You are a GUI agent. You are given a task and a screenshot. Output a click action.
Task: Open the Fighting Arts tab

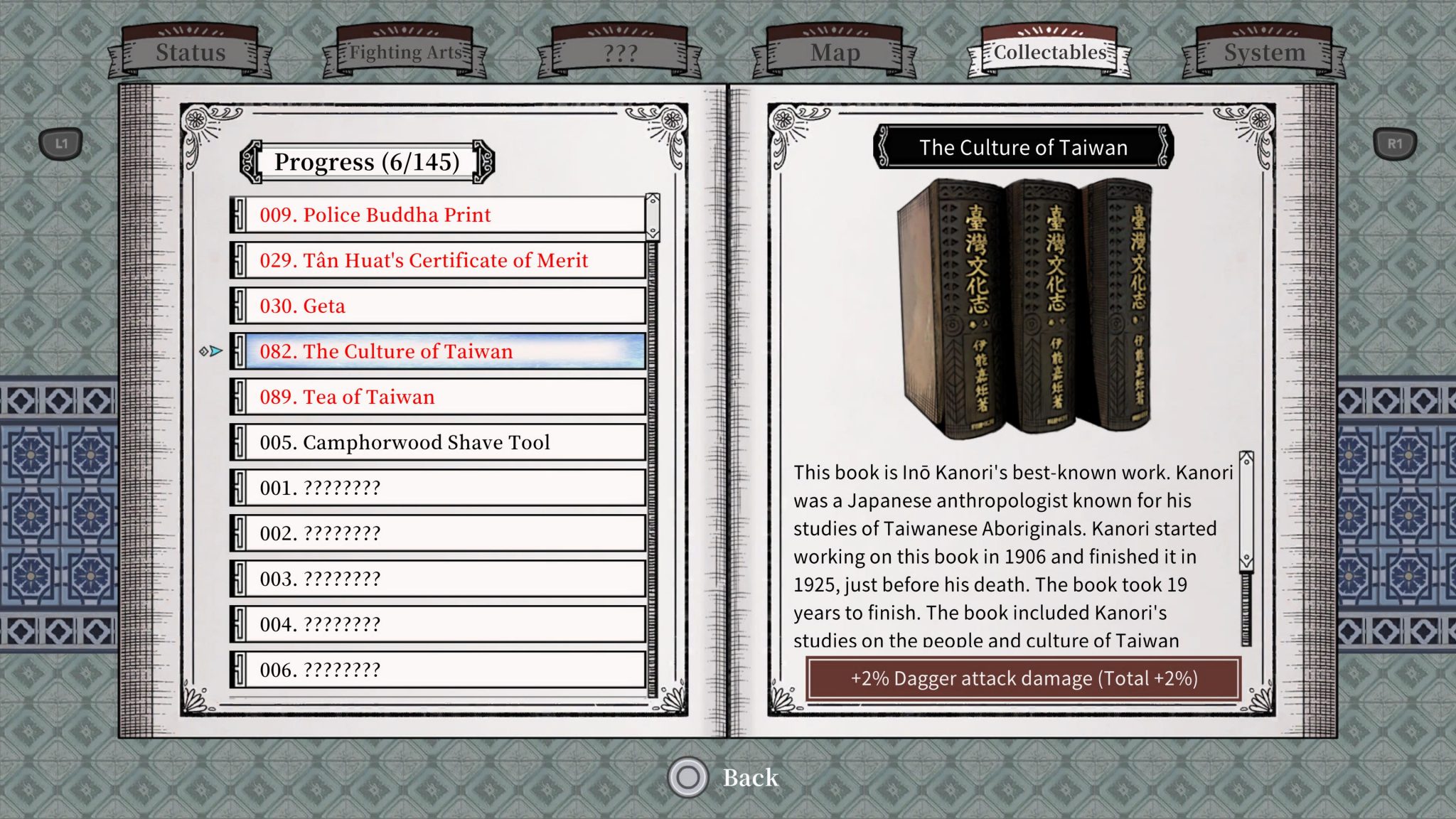click(x=405, y=53)
